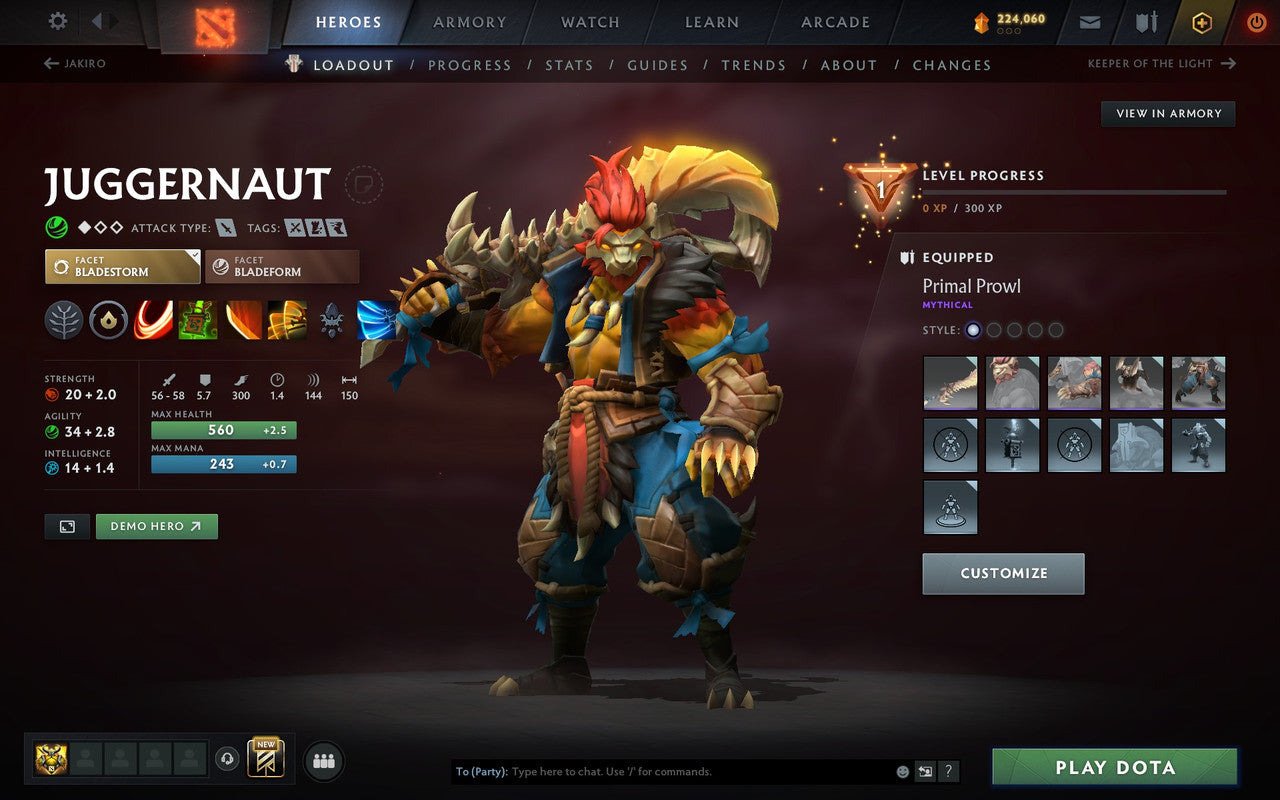Viewport: 1280px width, 800px height.
Task: Select the Bladestorm facet
Action: (x=121, y=265)
